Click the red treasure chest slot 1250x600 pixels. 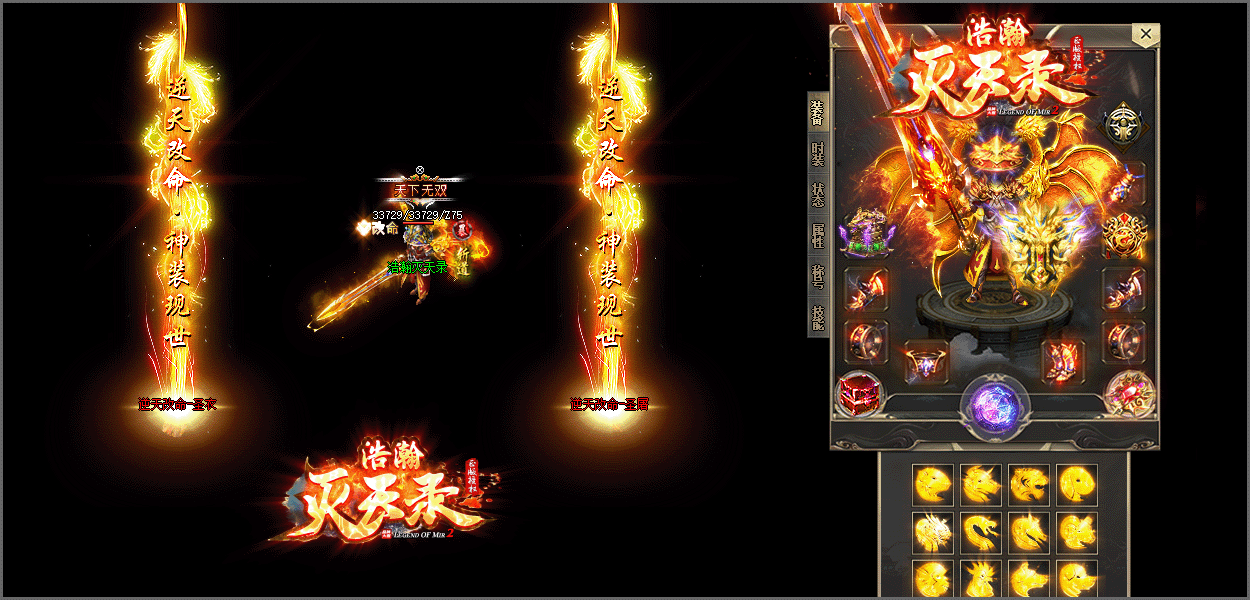click(859, 393)
